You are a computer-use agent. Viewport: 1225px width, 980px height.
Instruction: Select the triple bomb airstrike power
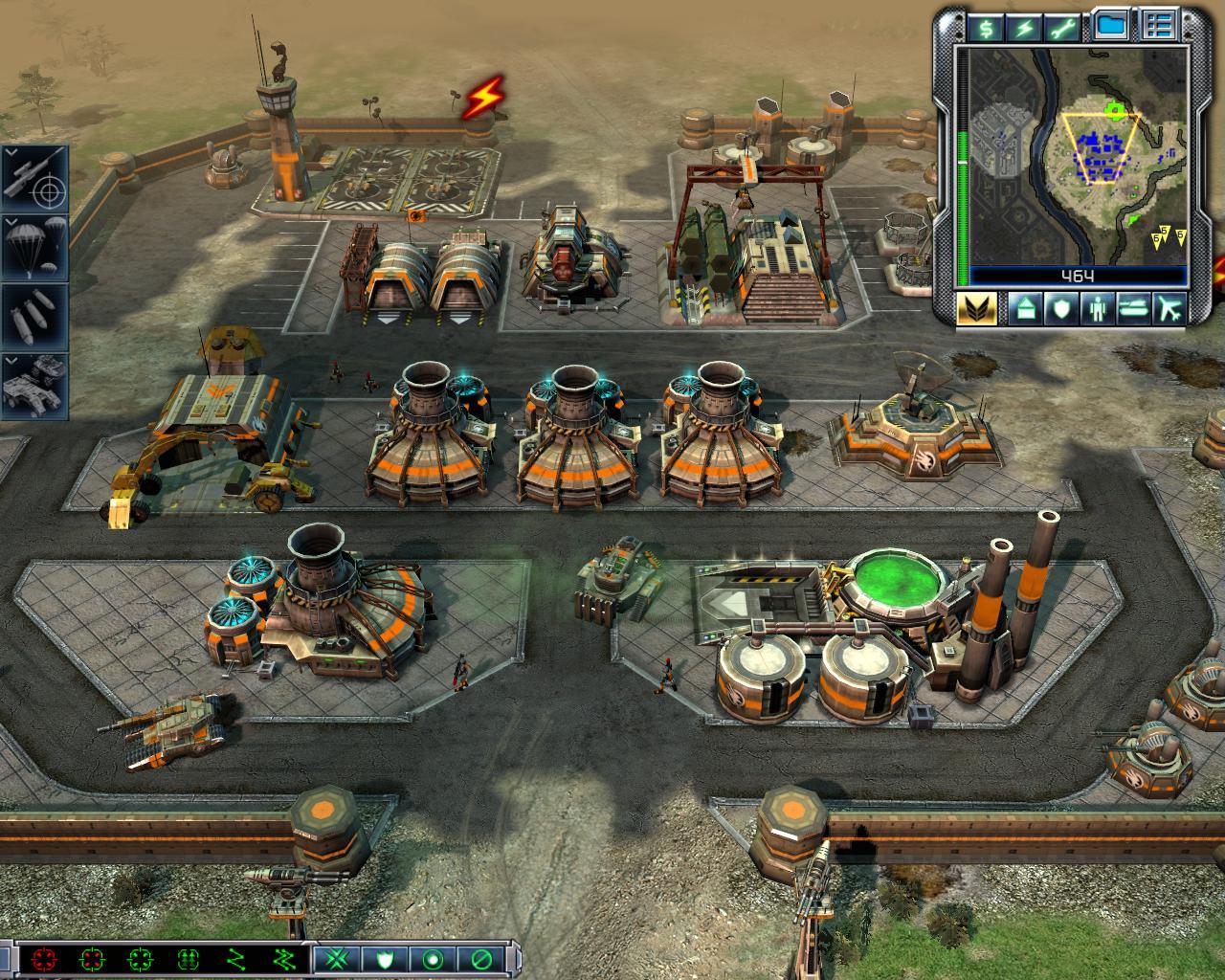click(x=34, y=317)
